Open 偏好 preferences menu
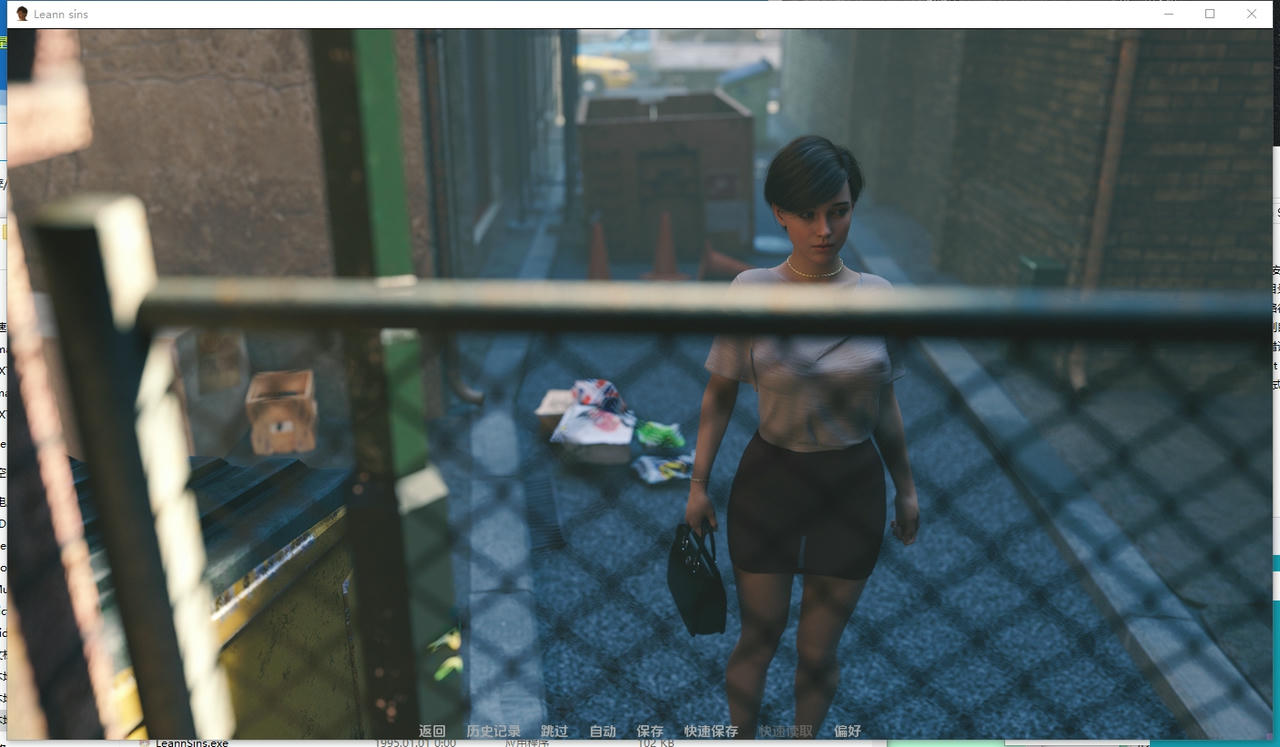This screenshot has width=1280, height=747. pyautogui.click(x=847, y=731)
